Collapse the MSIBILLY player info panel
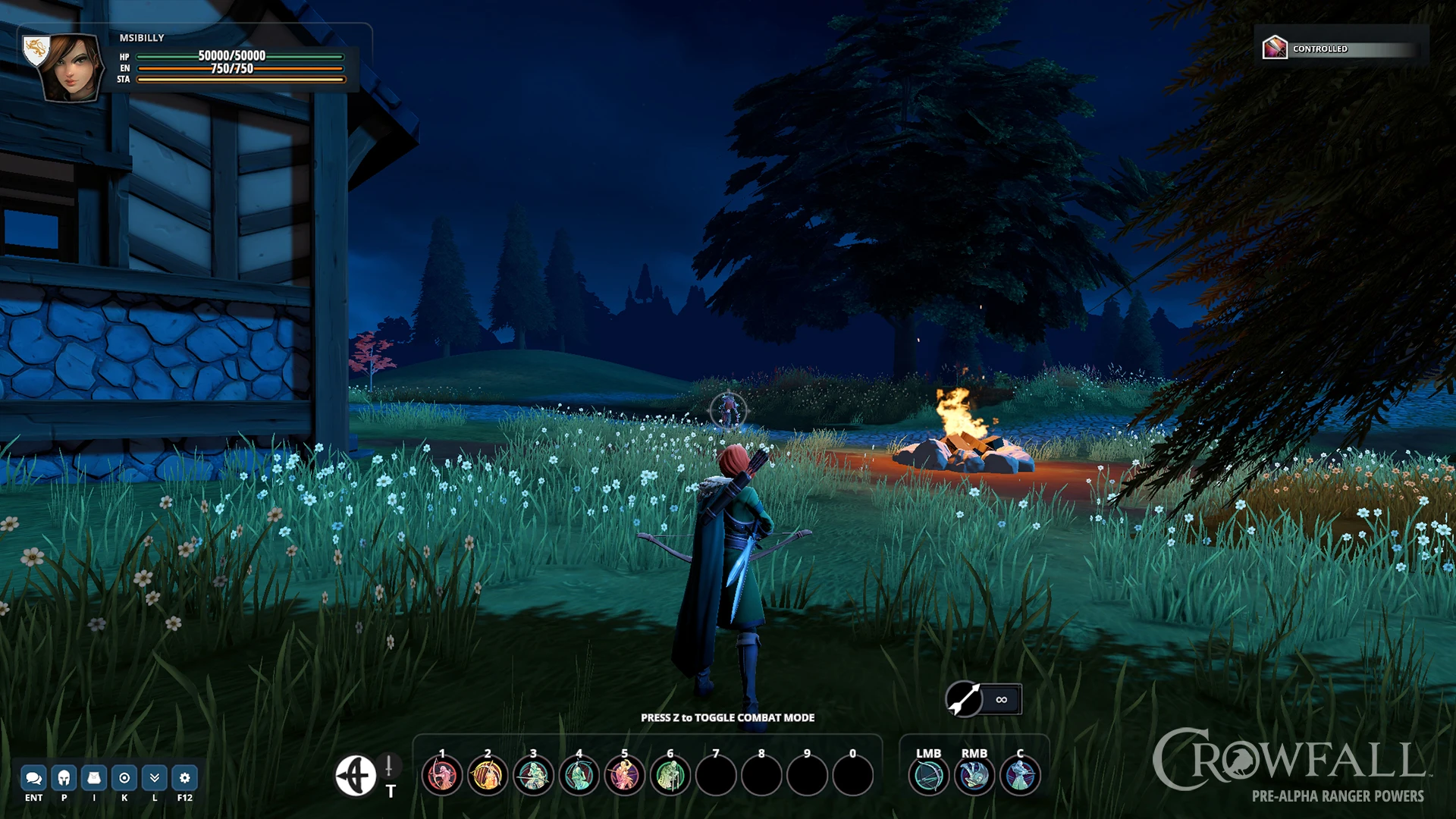 pyautogui.click(x=141, y=36)
